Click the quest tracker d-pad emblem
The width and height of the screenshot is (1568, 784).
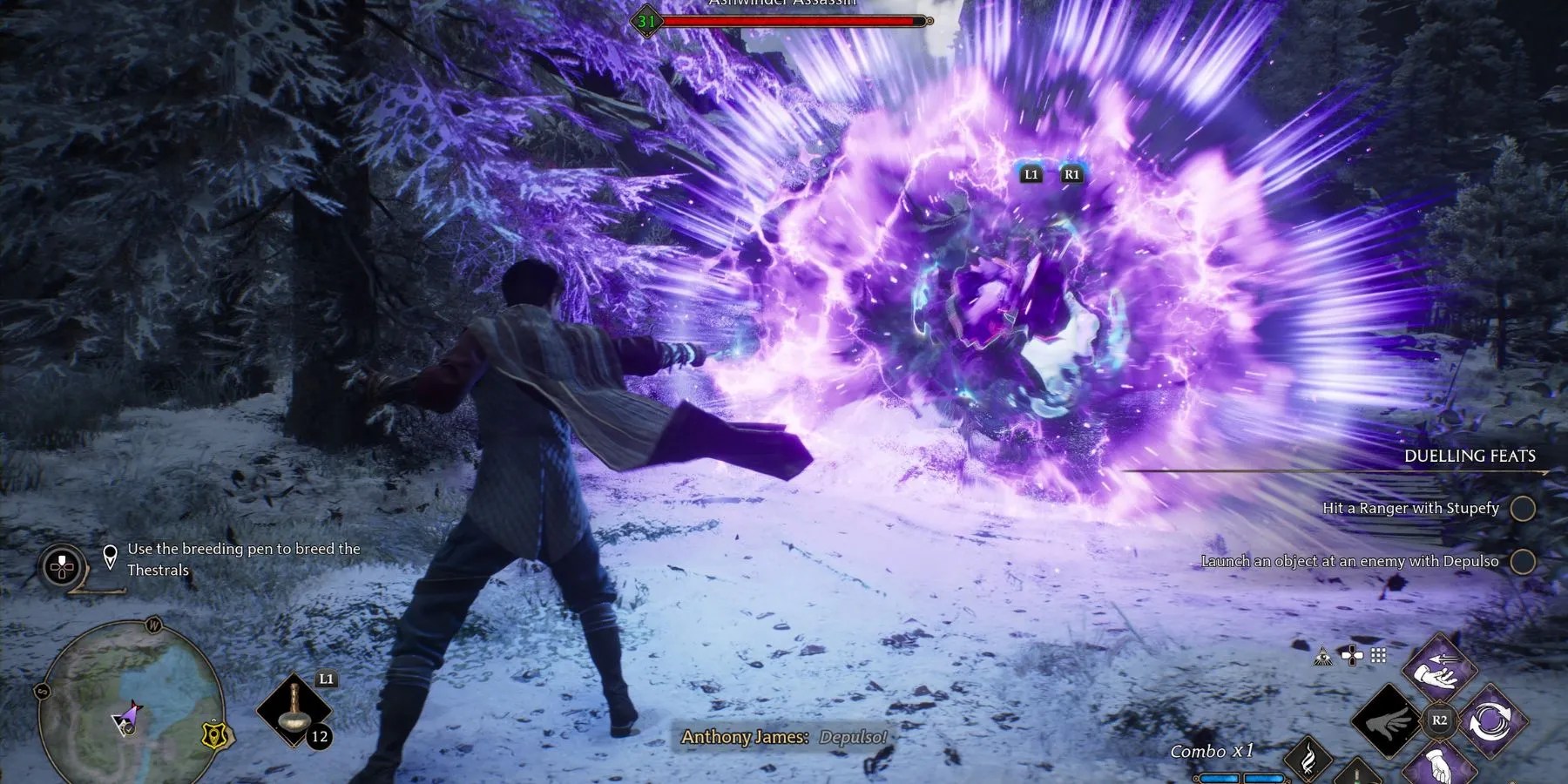(x=62, y=566)
